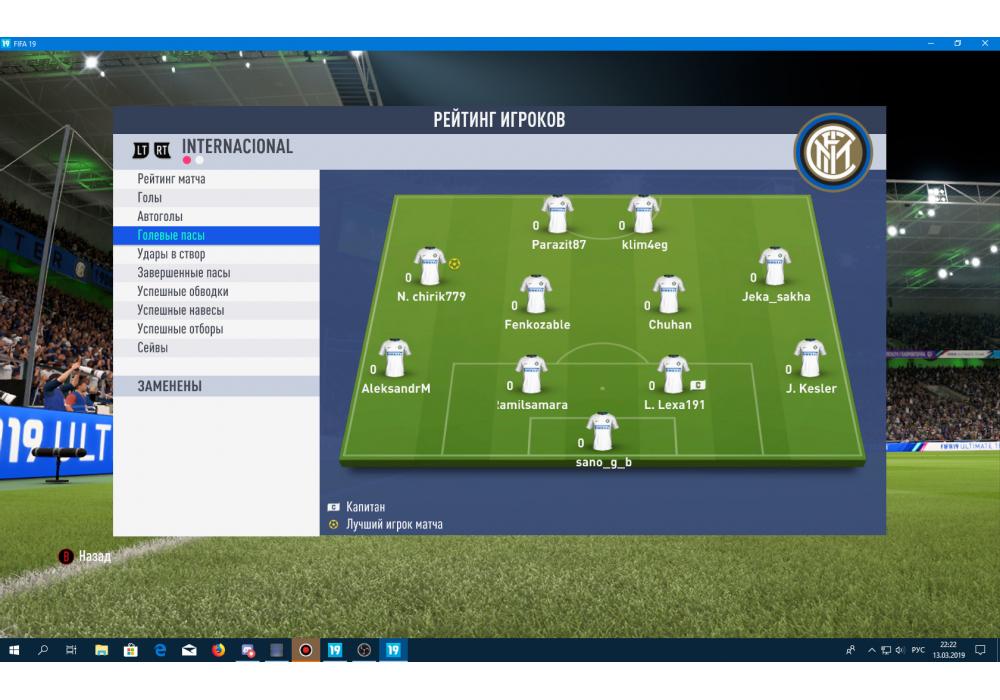Viewport: 1000px width, 700px height.
Task: Choose player J. Kesler on the pitch
Action: pos(810,358)
